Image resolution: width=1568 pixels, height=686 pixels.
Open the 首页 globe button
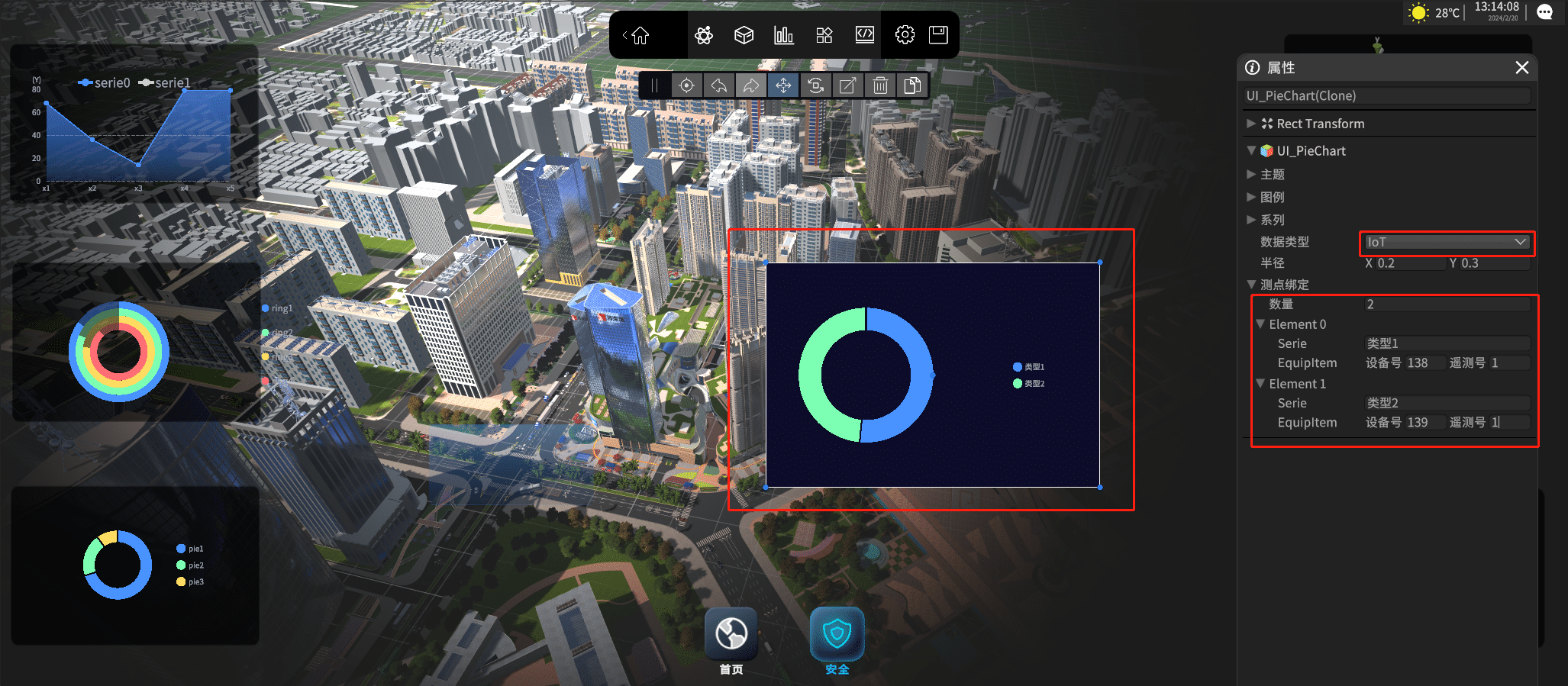click(731, 634)
